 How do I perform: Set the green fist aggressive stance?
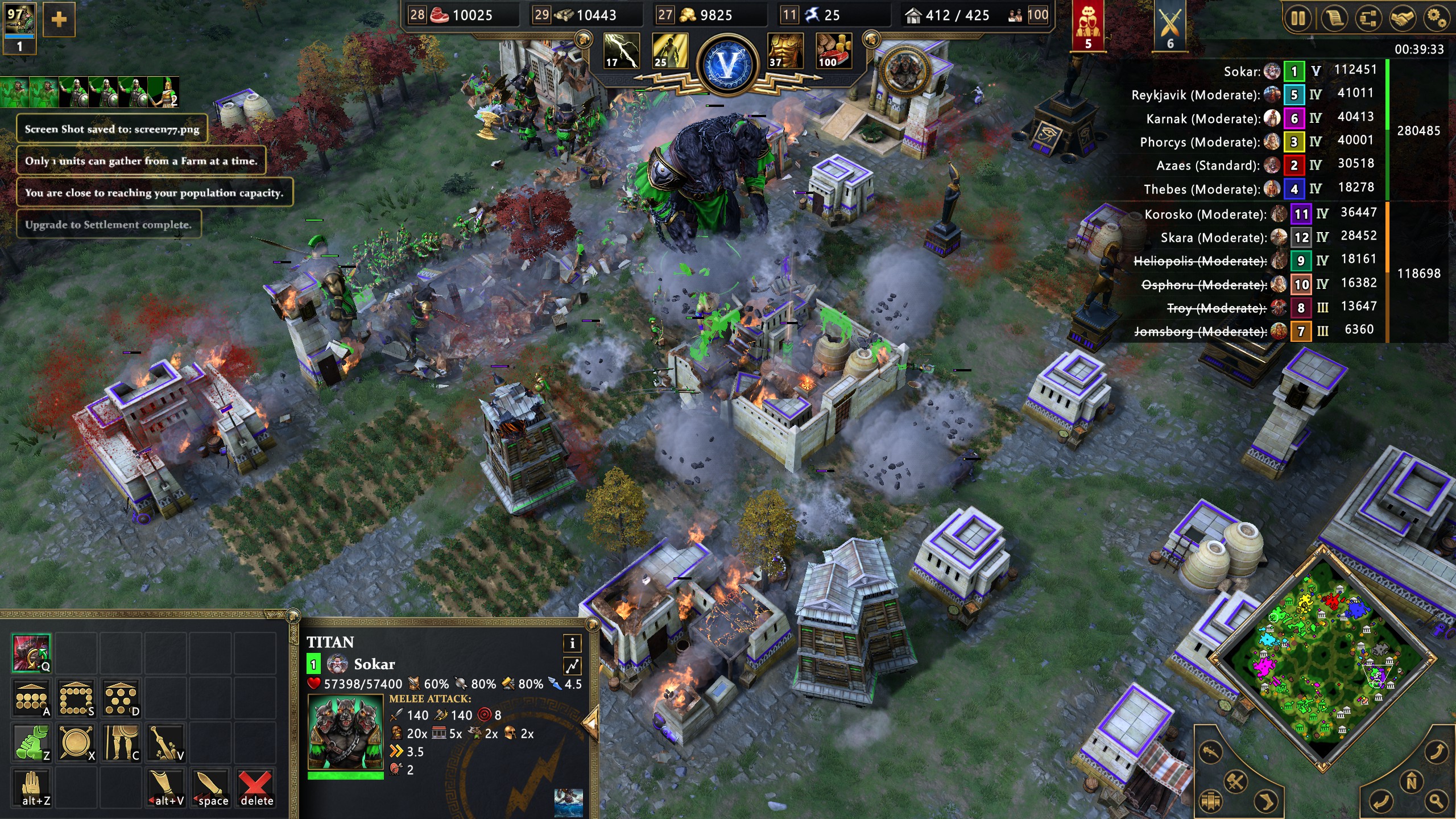pos(32,743)
